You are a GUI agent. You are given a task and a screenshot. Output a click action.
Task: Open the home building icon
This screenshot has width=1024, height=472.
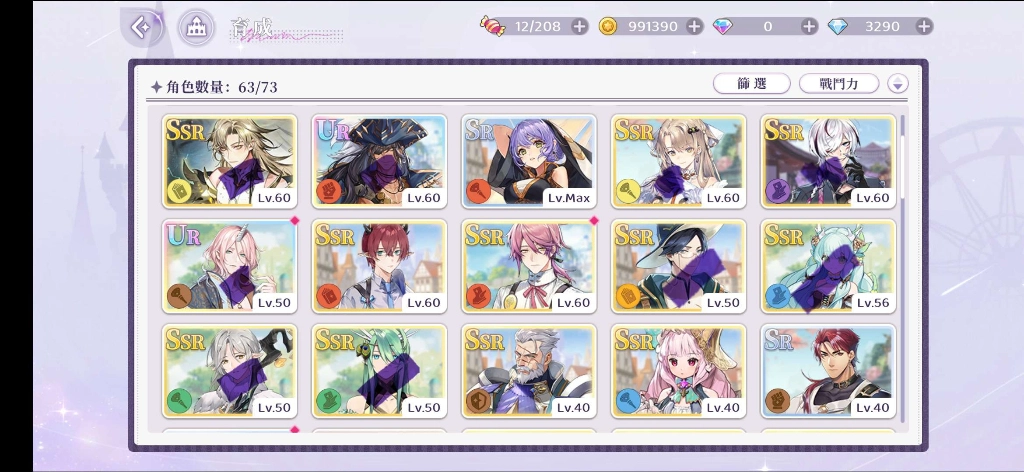196,27
